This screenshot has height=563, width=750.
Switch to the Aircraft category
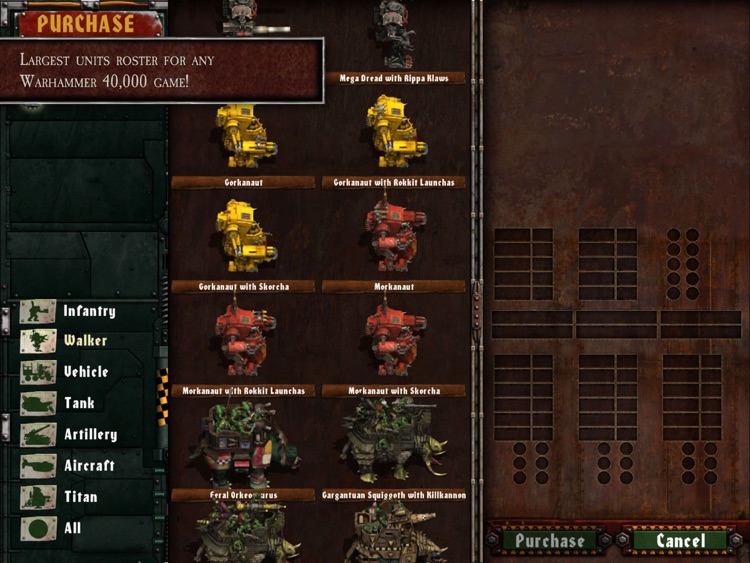click(x=69, y=466)
